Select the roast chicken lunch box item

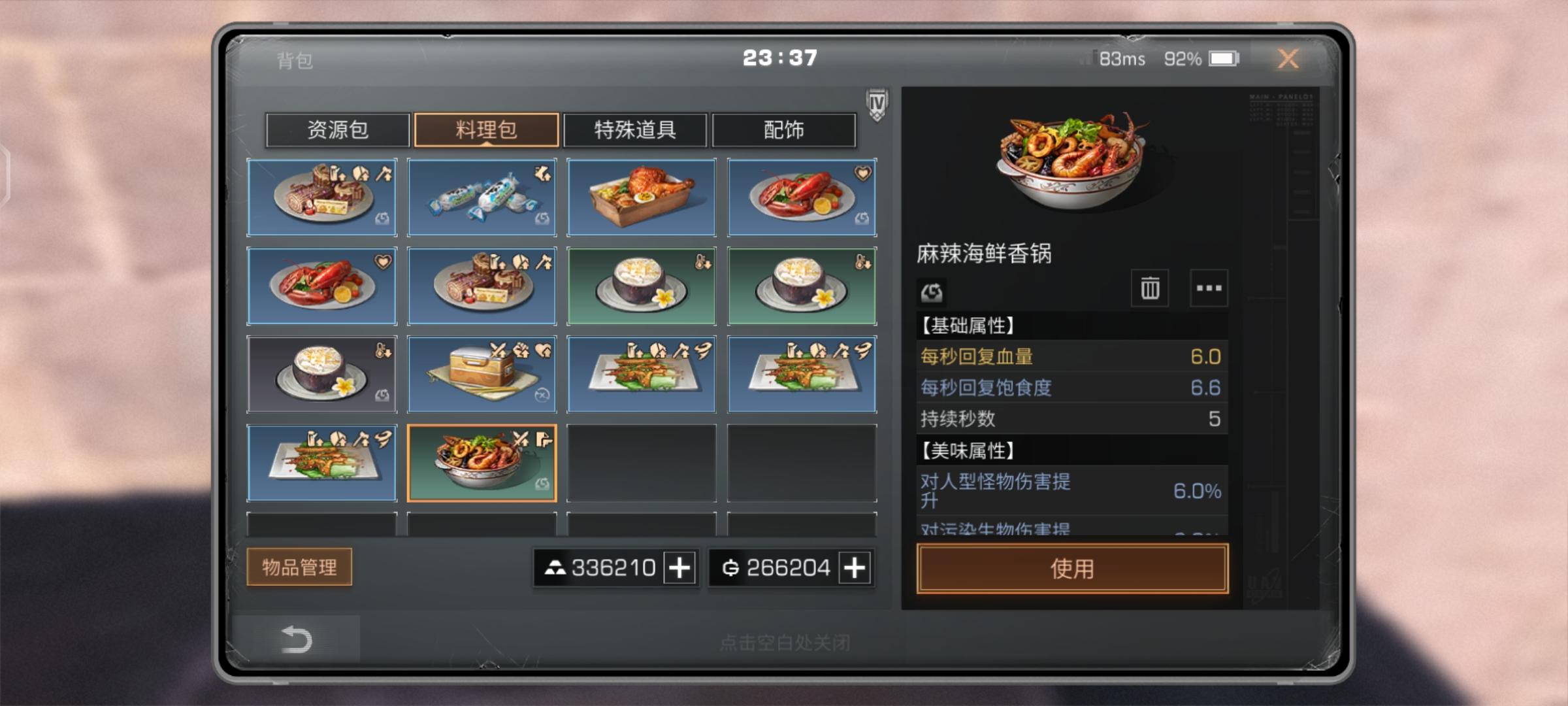click(x=641, y=197)
